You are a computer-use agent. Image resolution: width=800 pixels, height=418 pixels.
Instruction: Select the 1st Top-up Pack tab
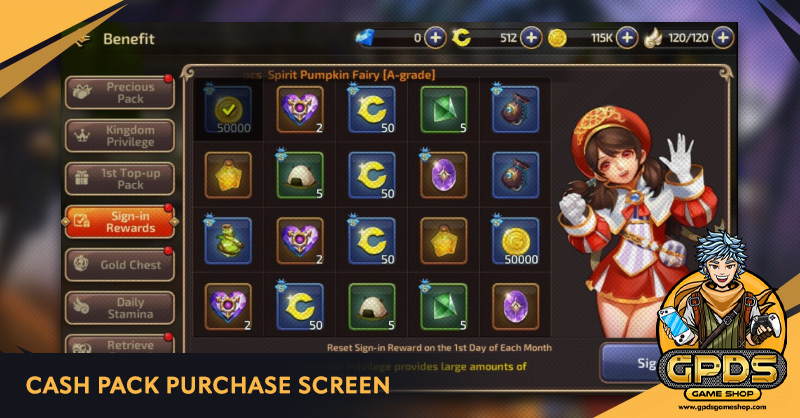[x=119, y=179]
